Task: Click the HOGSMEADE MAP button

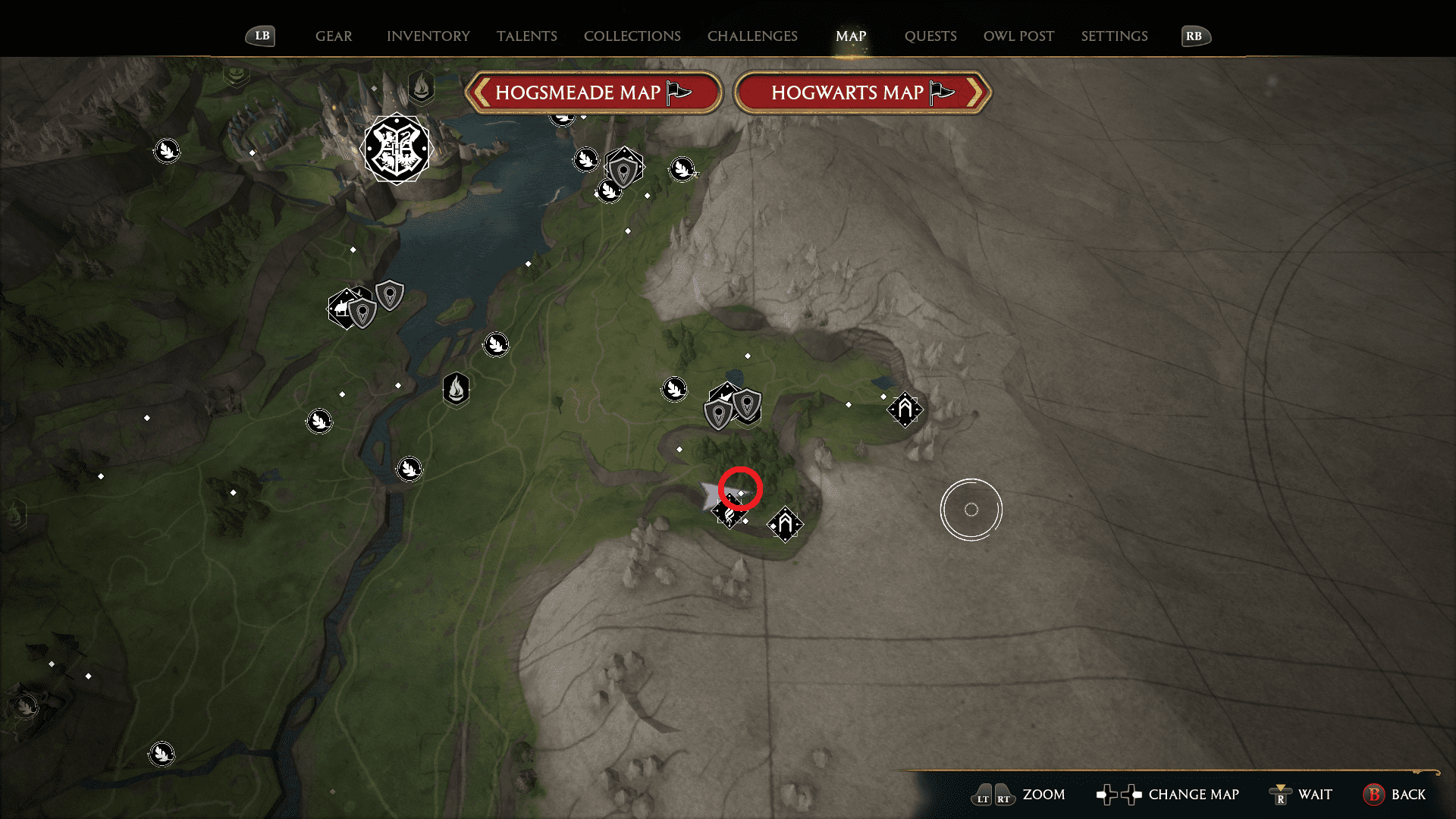Action: tap(595, 92)
